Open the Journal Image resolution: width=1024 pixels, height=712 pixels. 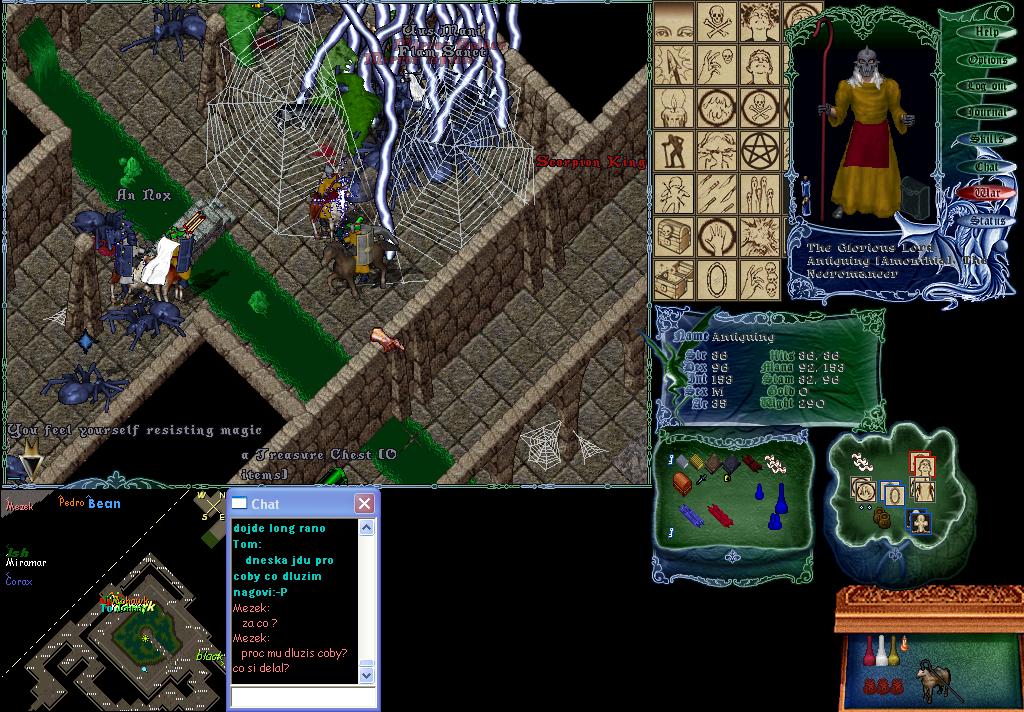point(987,113)
